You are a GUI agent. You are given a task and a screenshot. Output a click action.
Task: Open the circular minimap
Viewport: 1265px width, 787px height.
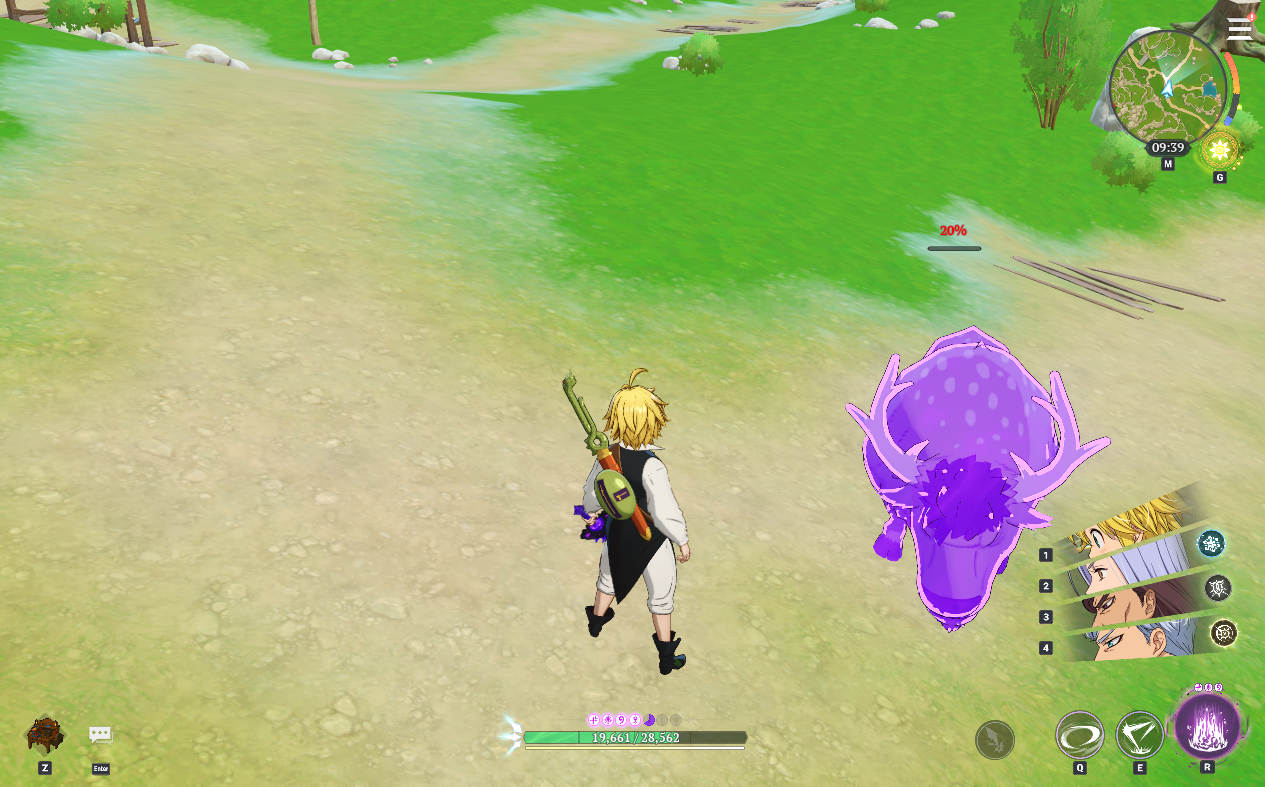(x=1168, y=87)
